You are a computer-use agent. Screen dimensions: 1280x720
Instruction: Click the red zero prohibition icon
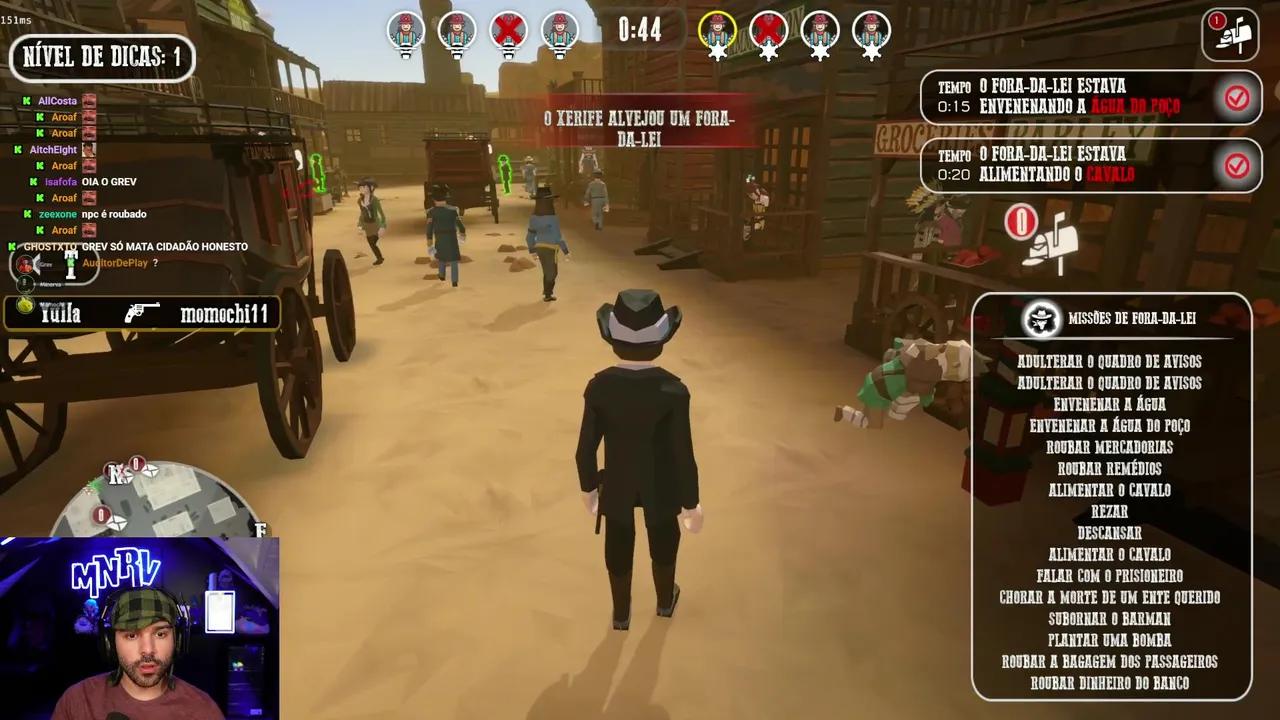tap(1020, 222)
